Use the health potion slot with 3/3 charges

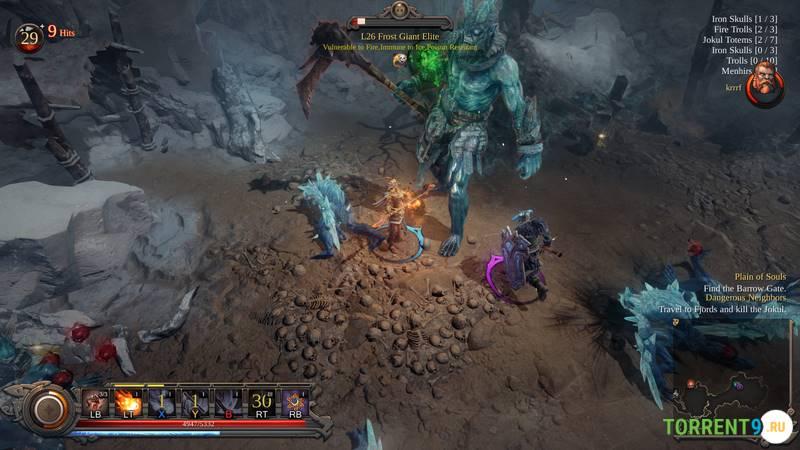(x=96, y=401)
